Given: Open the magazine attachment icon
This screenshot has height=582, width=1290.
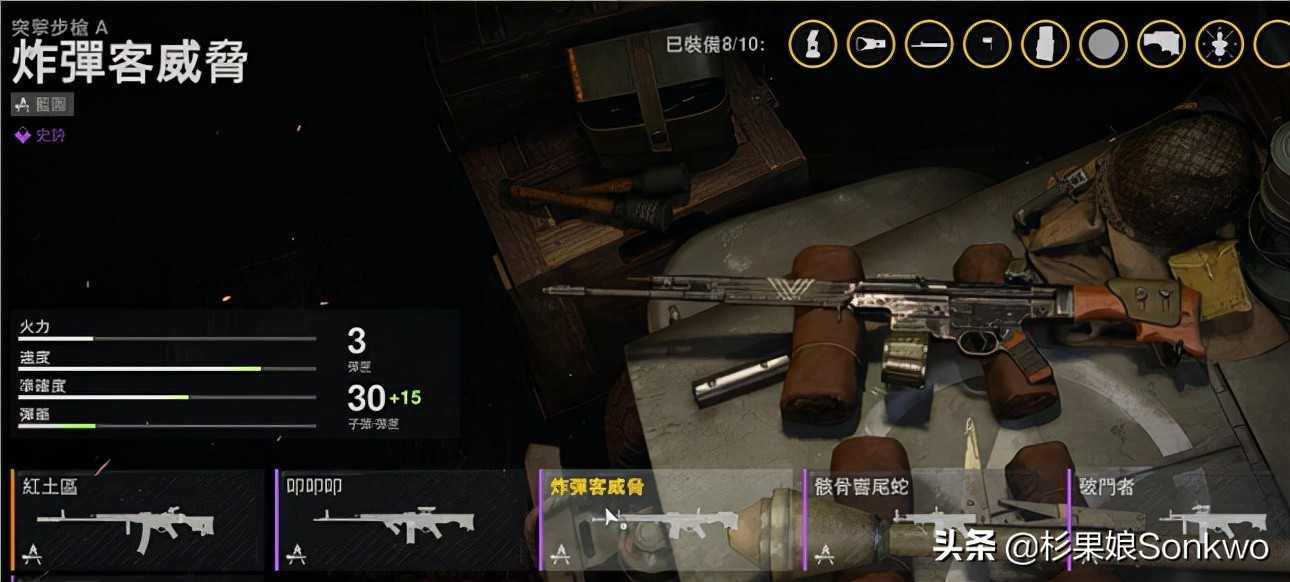Looking at the screenshot, I should point(1045,44).
